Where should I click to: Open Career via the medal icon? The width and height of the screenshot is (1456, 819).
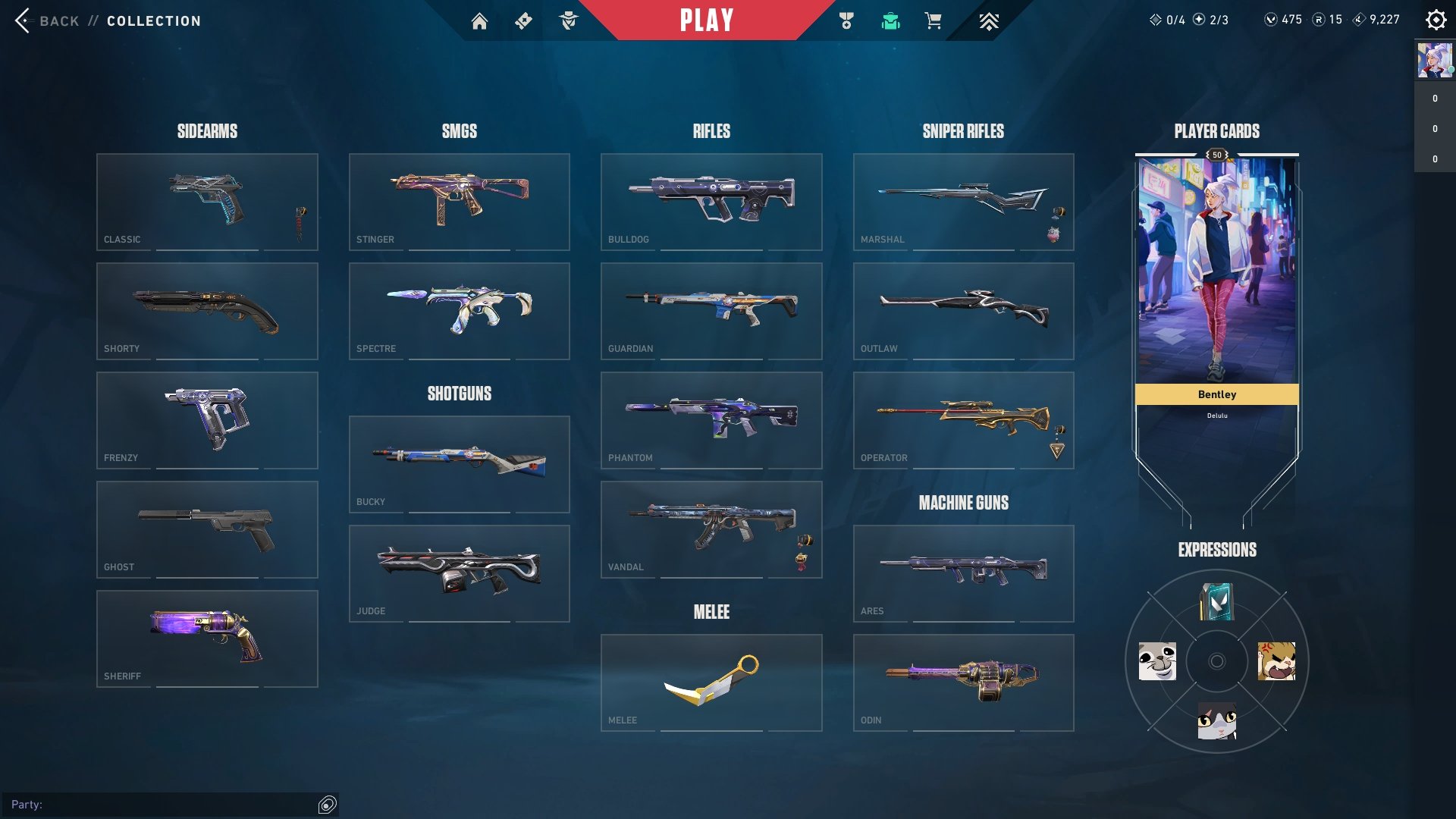(848, 20)
